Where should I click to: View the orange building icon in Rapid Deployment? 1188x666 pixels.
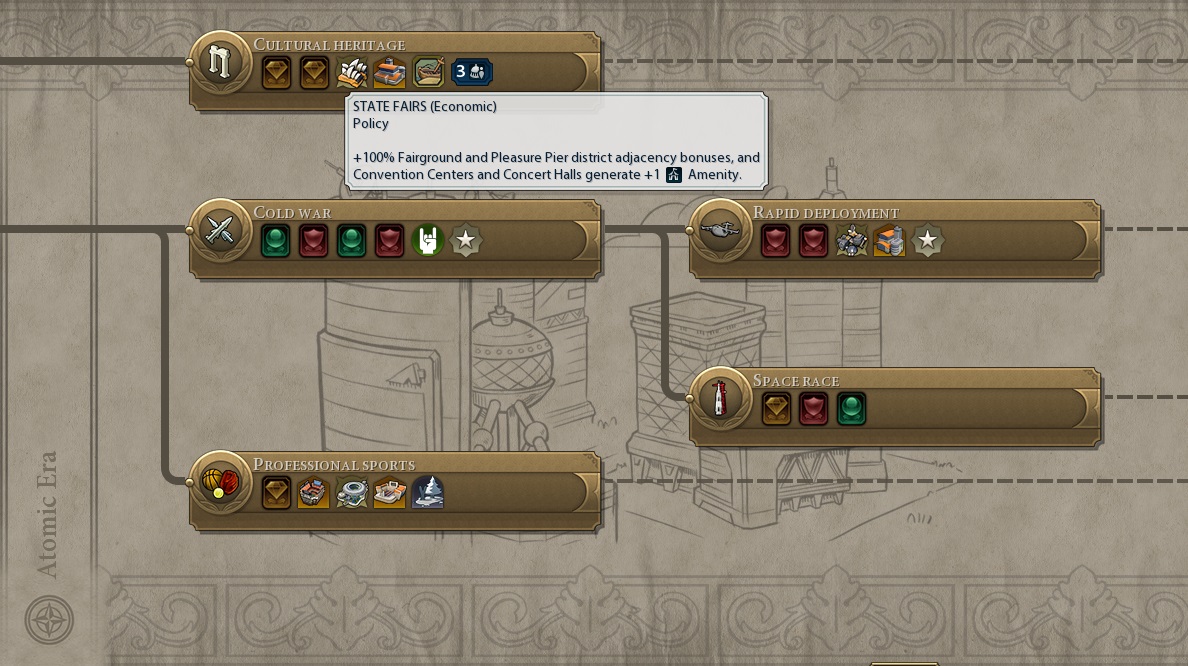click(x=889, y=241)
